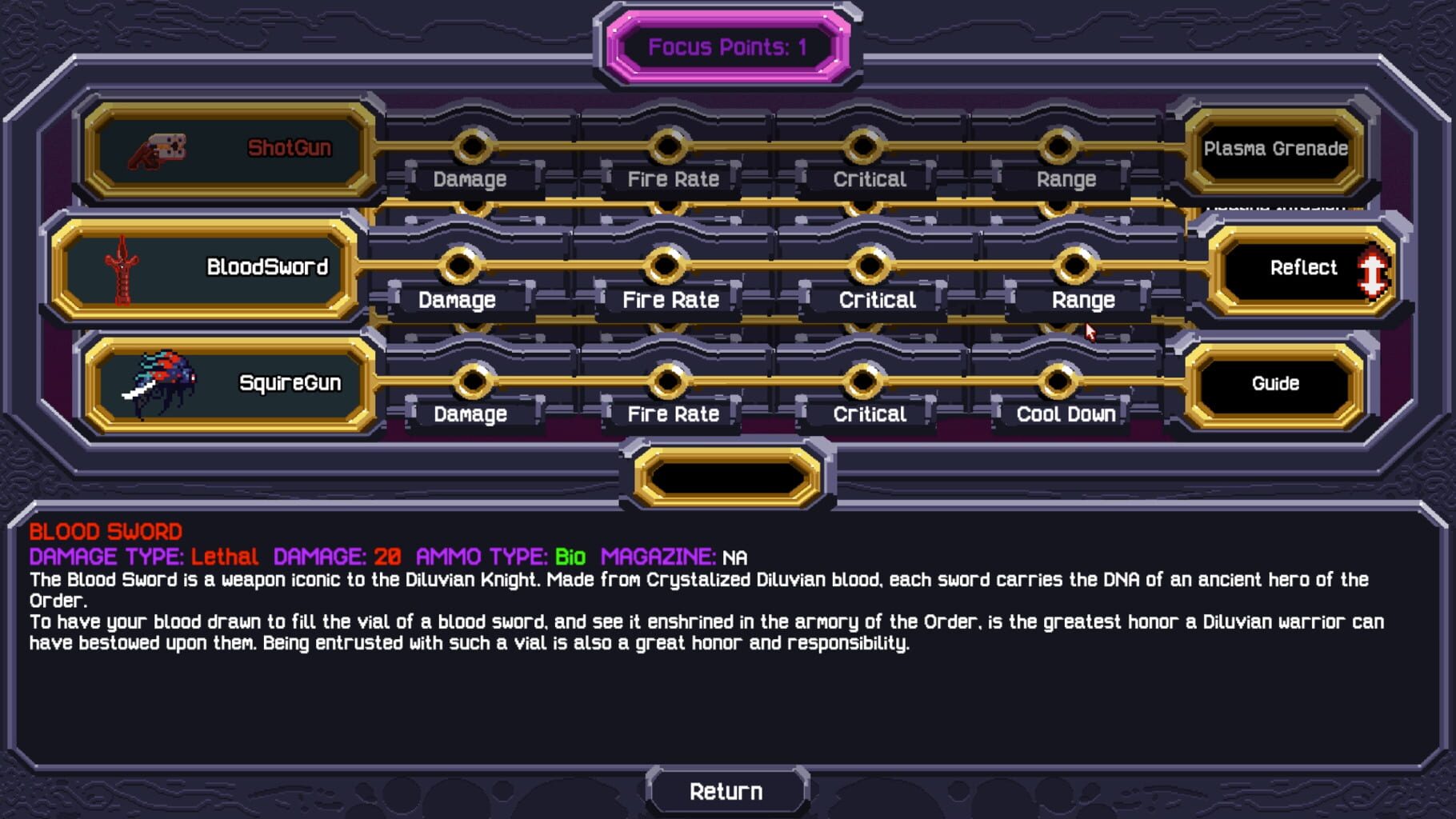Click the Return button
1456x819 pixels.
(726, 790)
